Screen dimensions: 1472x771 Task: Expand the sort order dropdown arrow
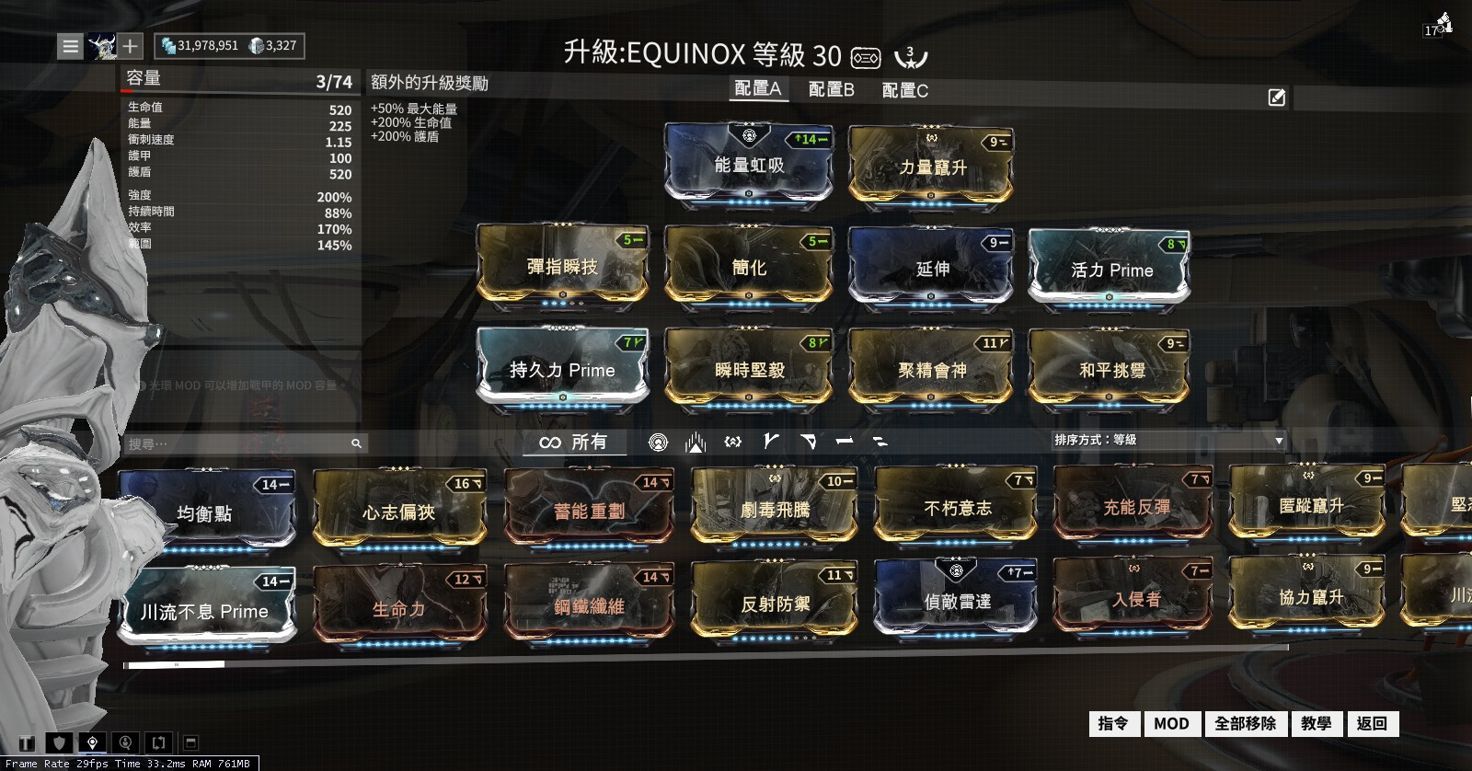1278,440
